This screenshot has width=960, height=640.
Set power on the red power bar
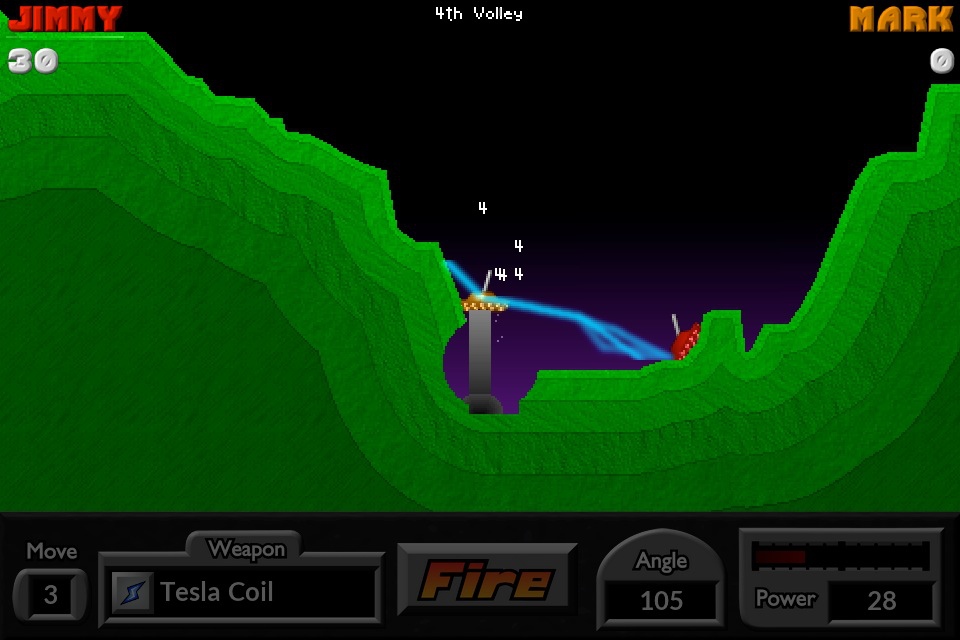[x=840, y=556]
